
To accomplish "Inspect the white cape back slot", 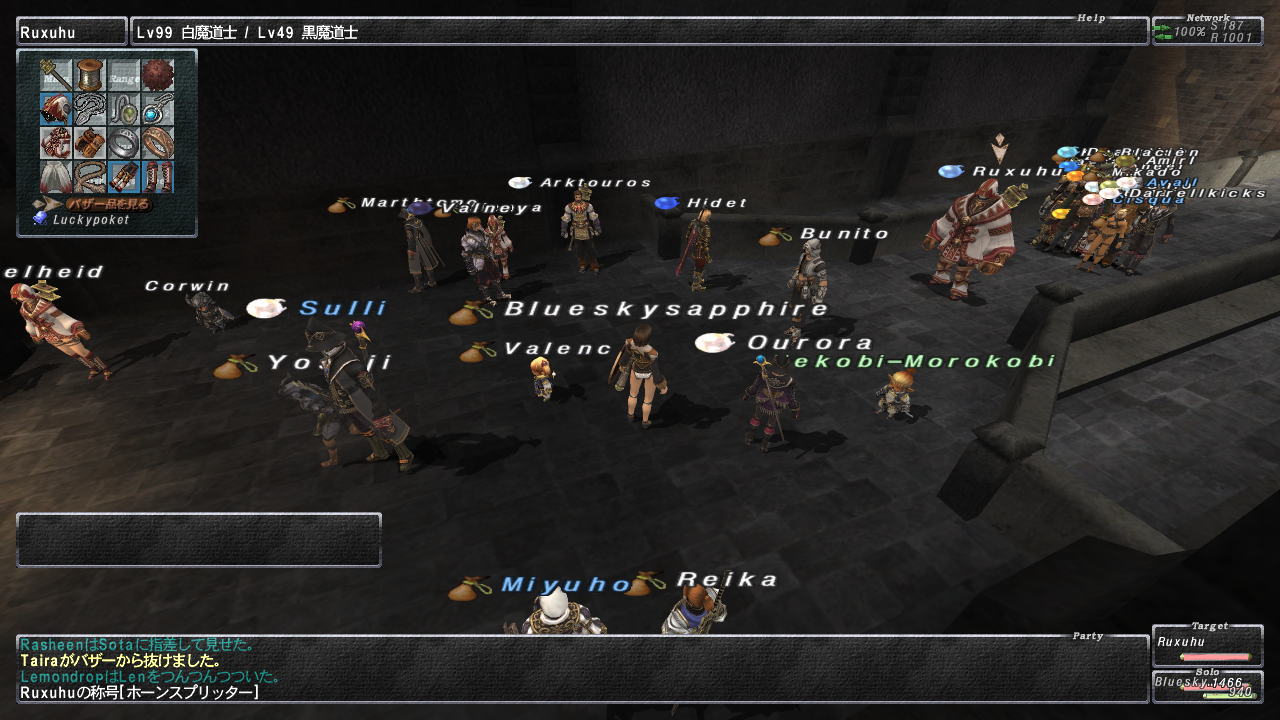I will (x=56, y=177).
